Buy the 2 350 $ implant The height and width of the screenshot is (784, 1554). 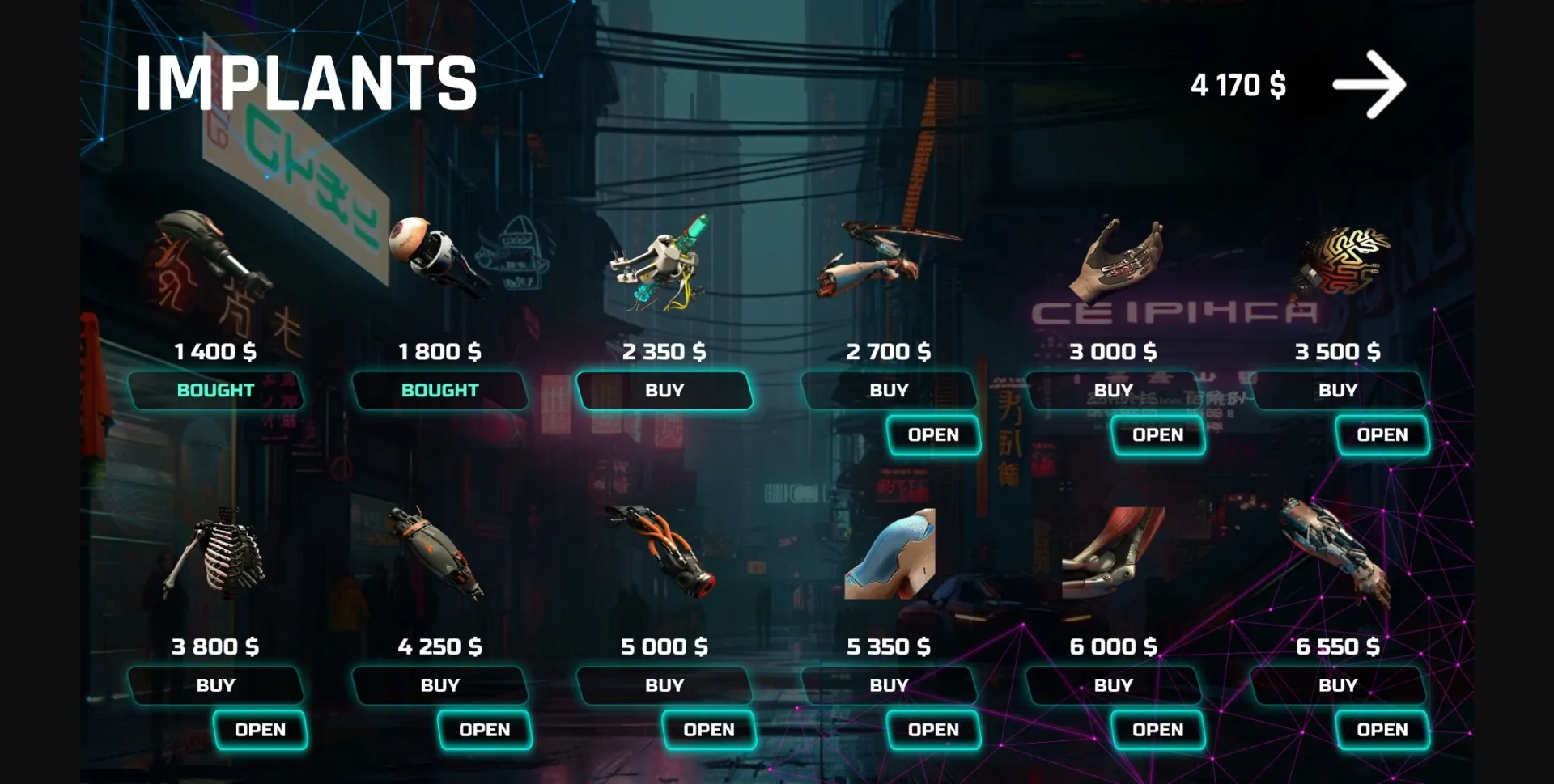click(x=664, y=391)
